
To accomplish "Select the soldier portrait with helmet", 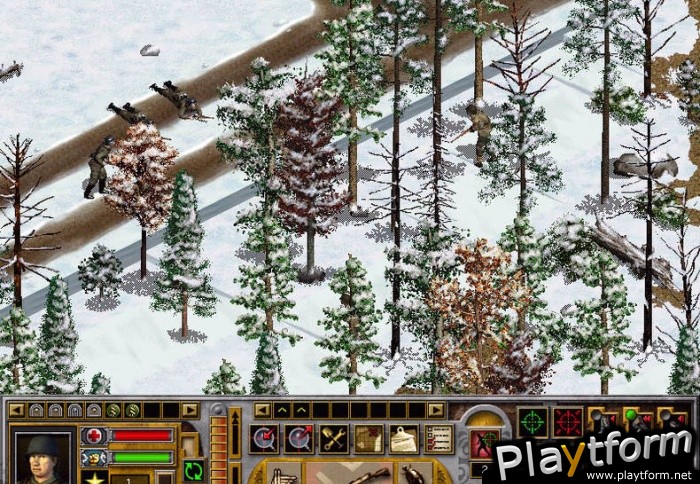I will click(x=43, y=457).
